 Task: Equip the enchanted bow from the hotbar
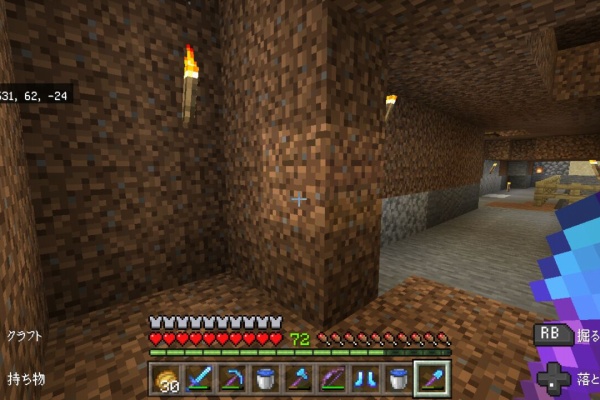[x=332, y=379]
